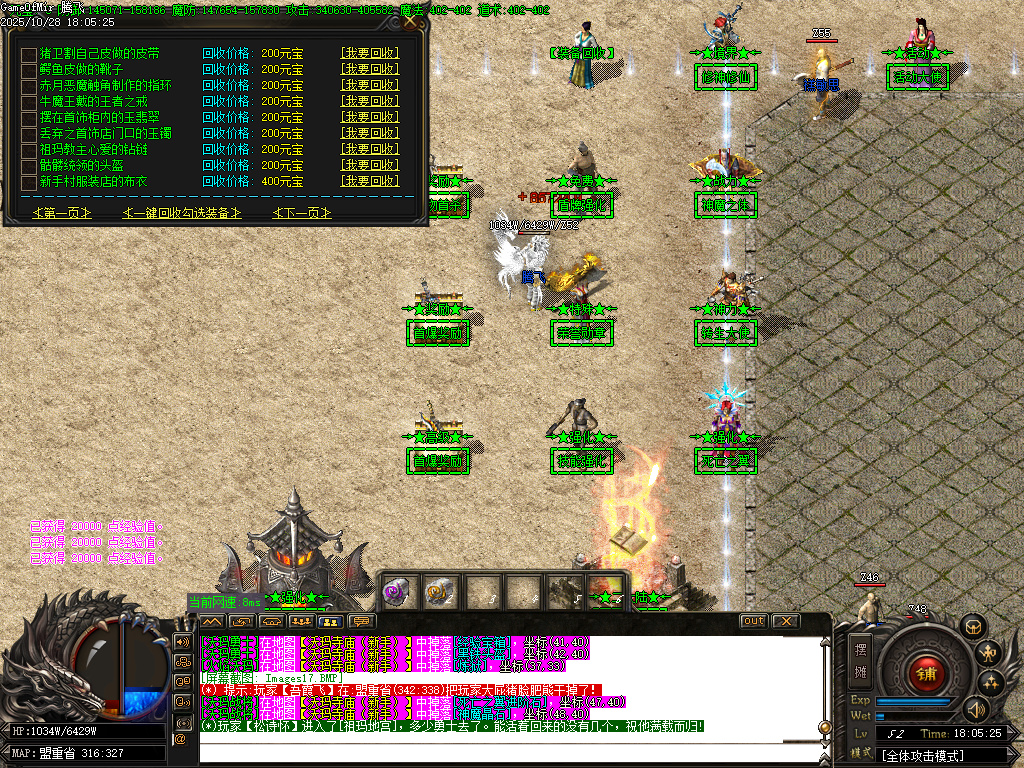Open the next page (下一页)
Viewport: 1024px width, 768px height.
point(301,213)
